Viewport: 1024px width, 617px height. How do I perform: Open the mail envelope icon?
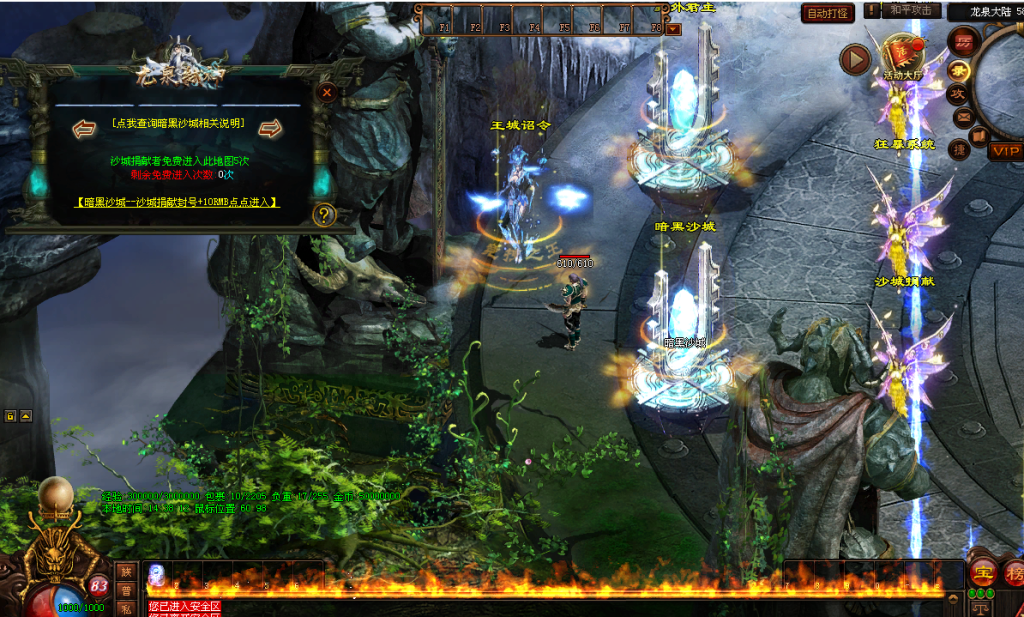pyautogui.click(x=964, y=116)
